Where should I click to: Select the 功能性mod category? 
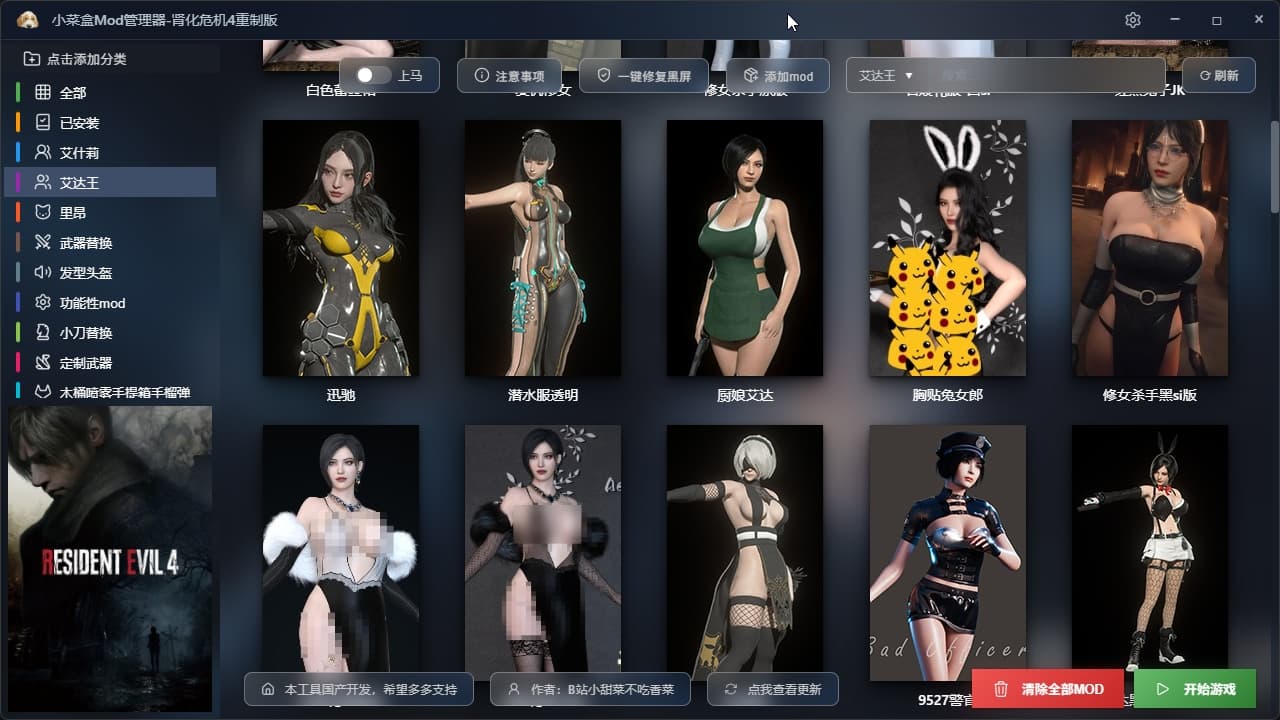[x=92, y=302]
